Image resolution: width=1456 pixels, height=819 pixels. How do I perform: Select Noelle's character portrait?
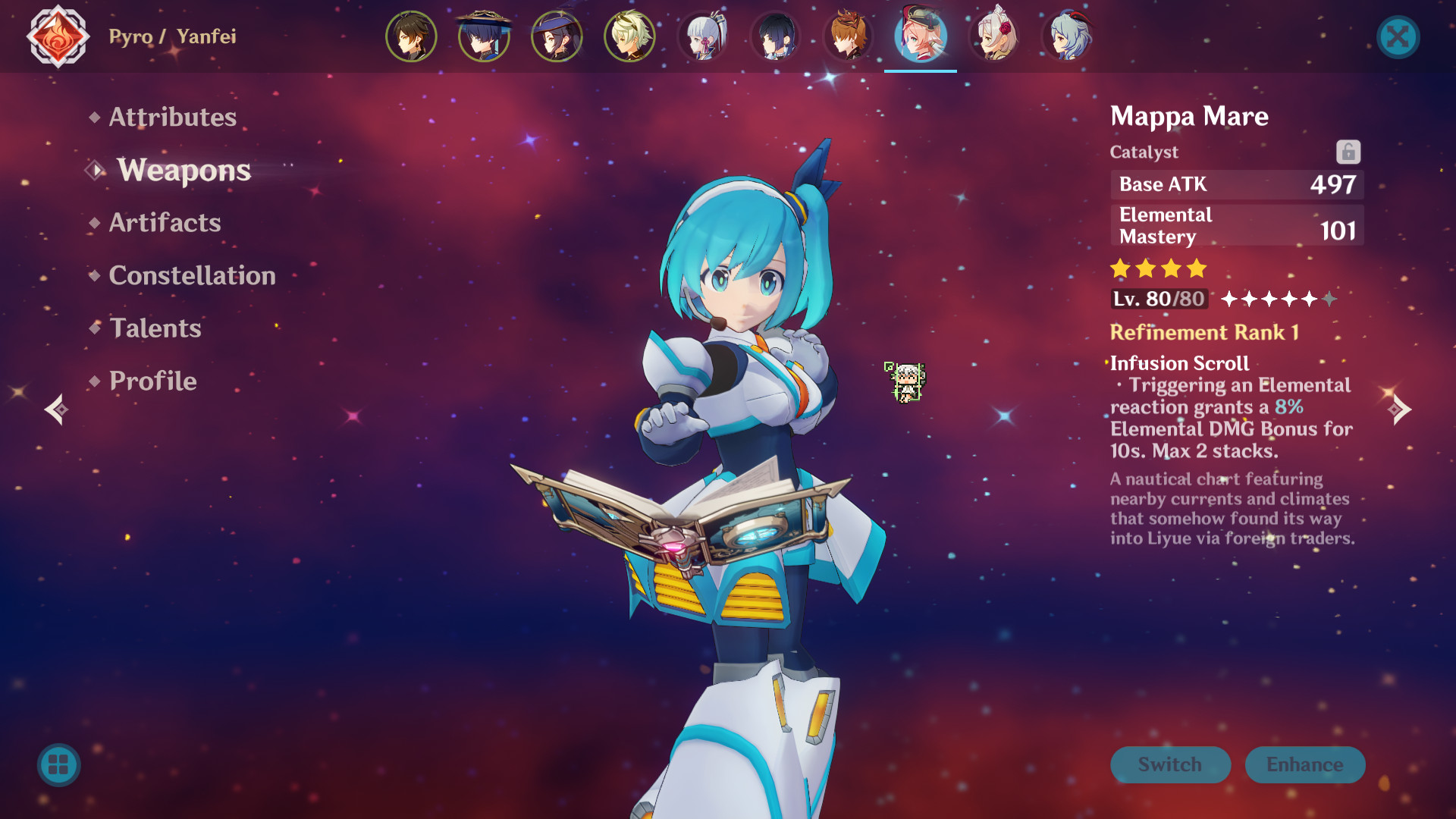993,36
